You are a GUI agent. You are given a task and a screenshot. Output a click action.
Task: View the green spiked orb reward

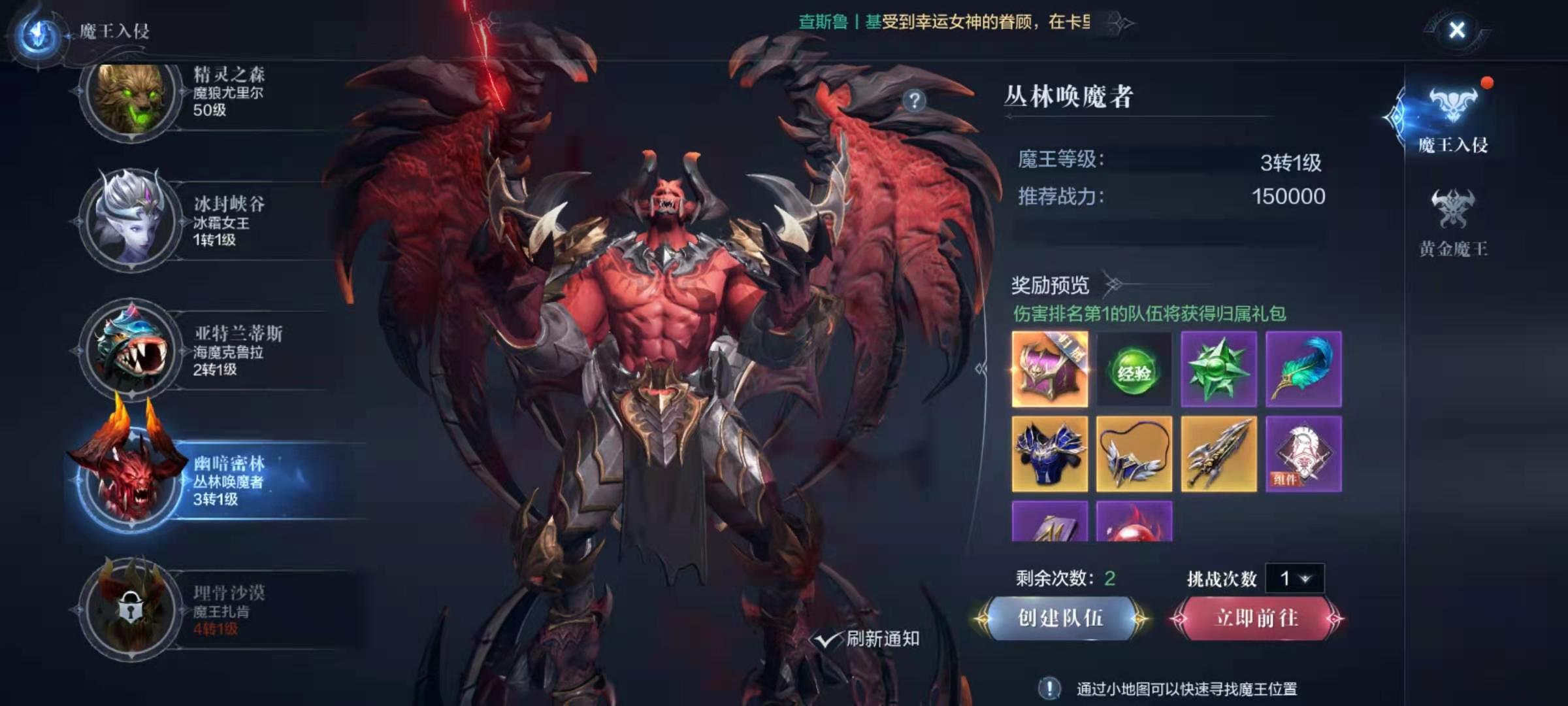tap(1219, 368)
